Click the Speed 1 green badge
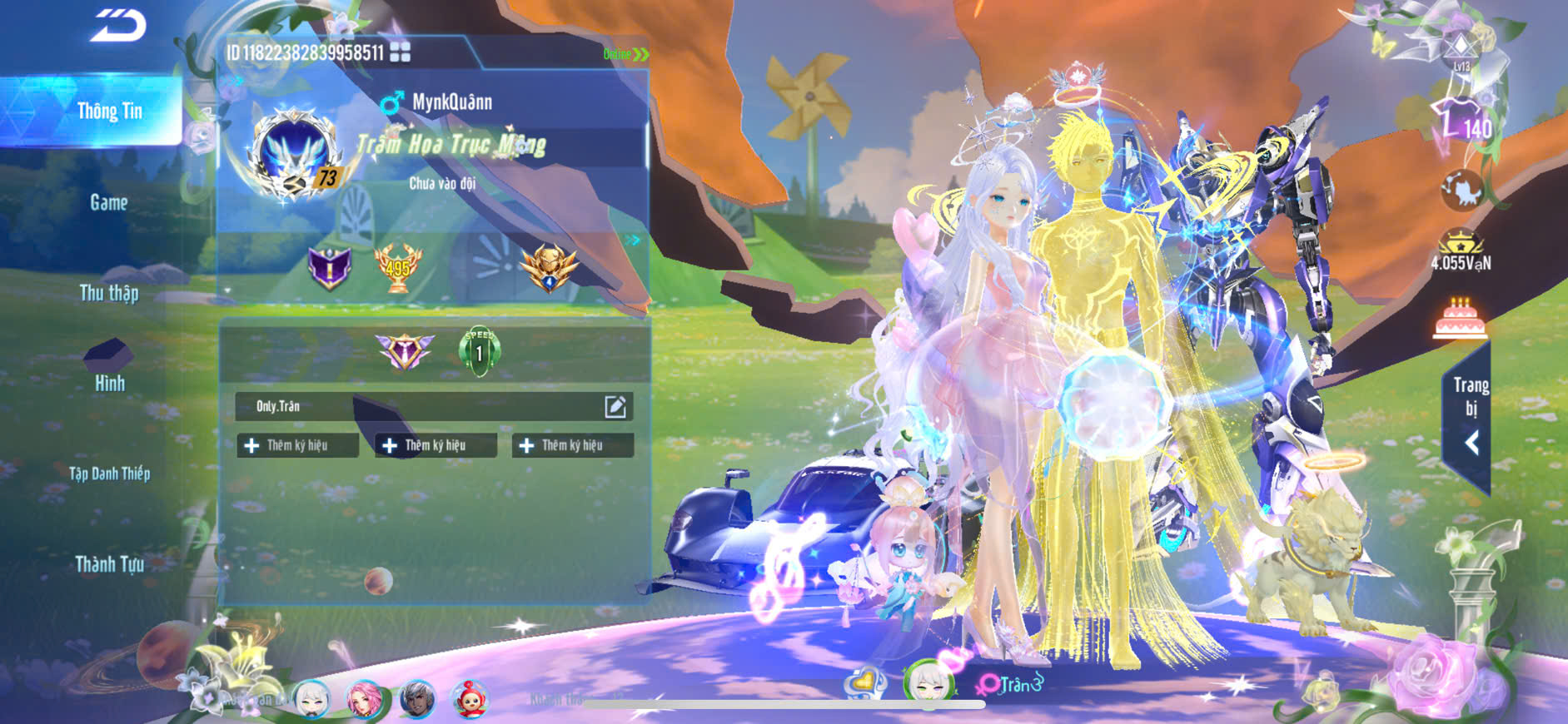The image size is (1568, 724). pos(480,351)
